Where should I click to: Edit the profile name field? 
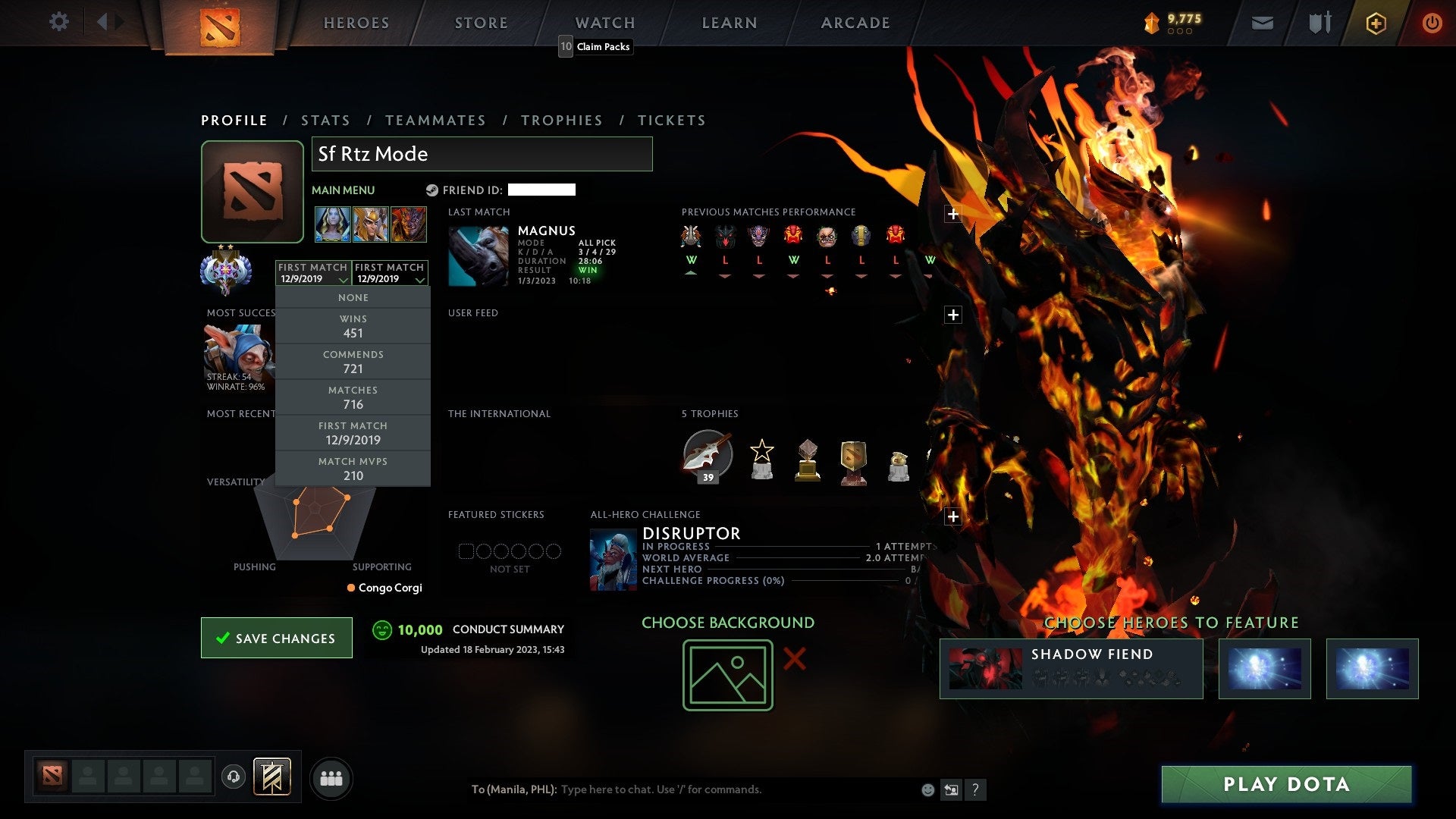point(482,154)
